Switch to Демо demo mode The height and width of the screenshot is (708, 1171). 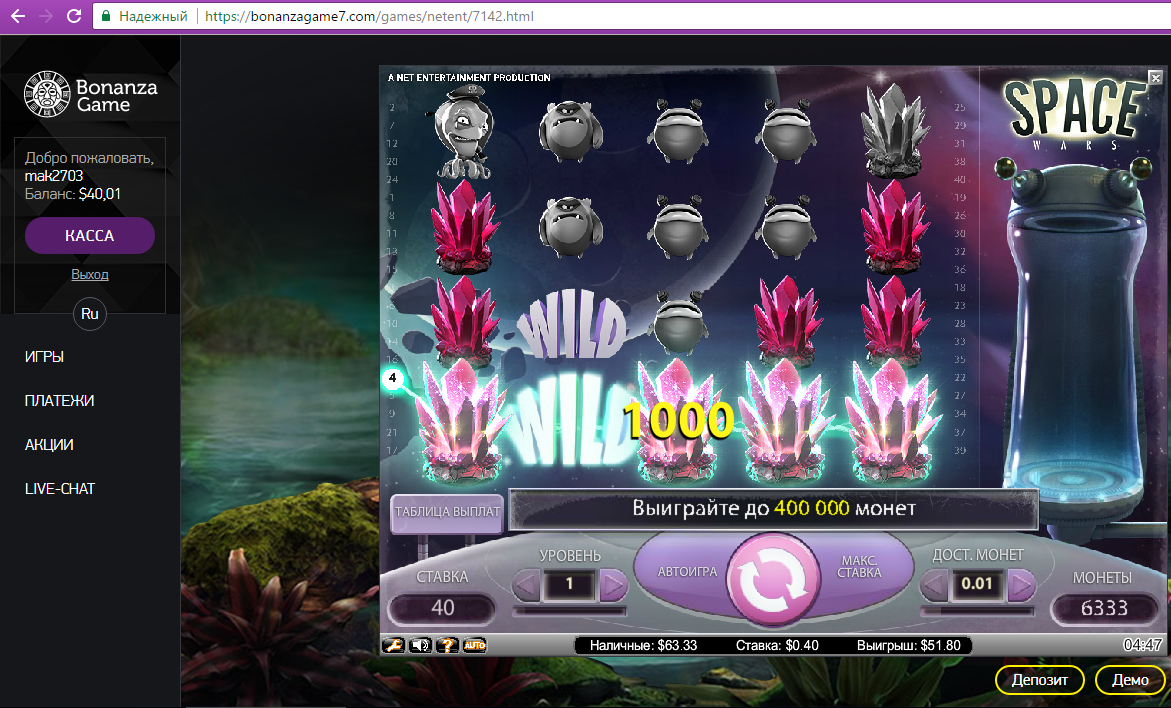click(1130, 680)
